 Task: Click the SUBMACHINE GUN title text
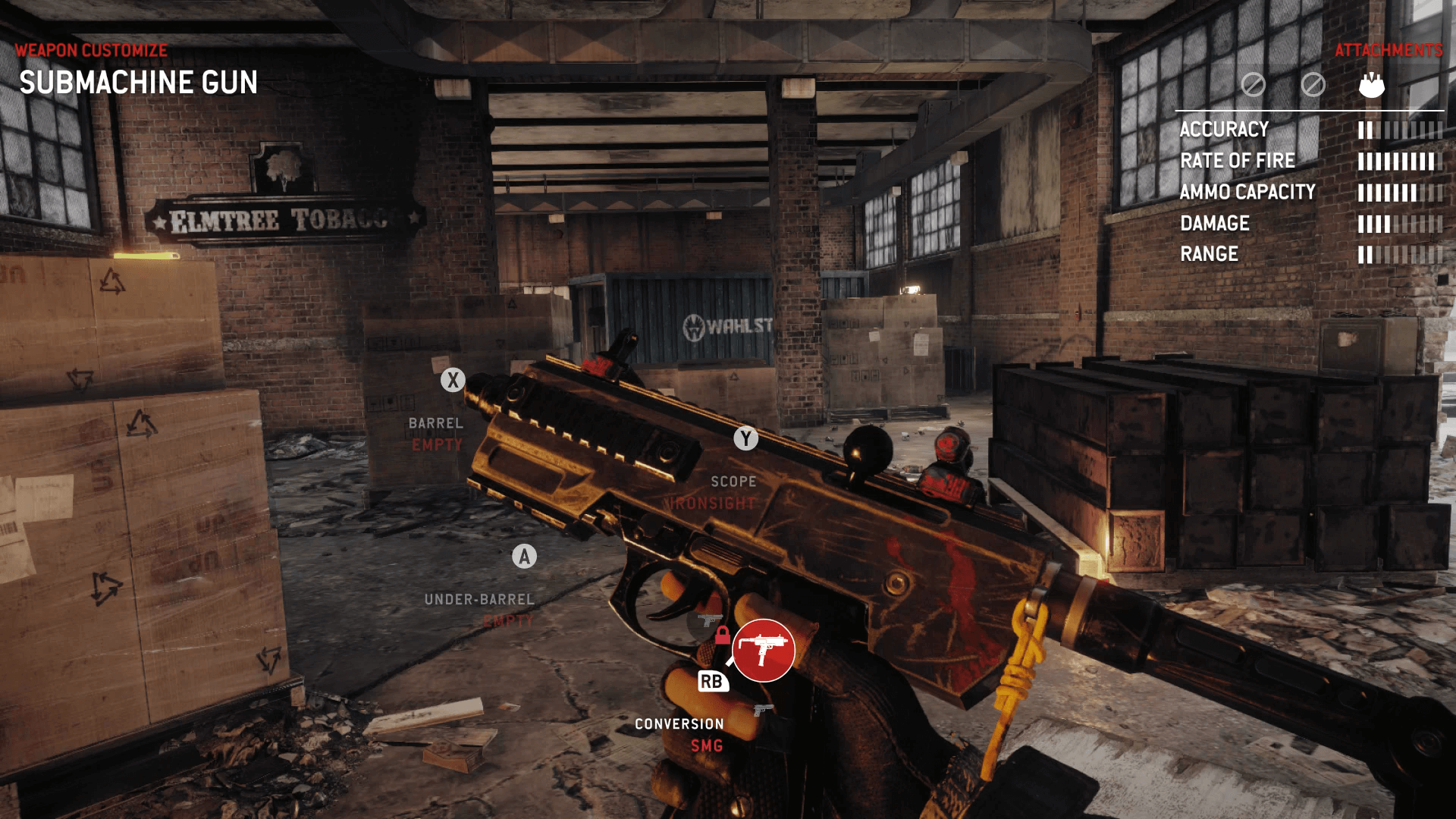pyautogui.click(x=139, y=82)
